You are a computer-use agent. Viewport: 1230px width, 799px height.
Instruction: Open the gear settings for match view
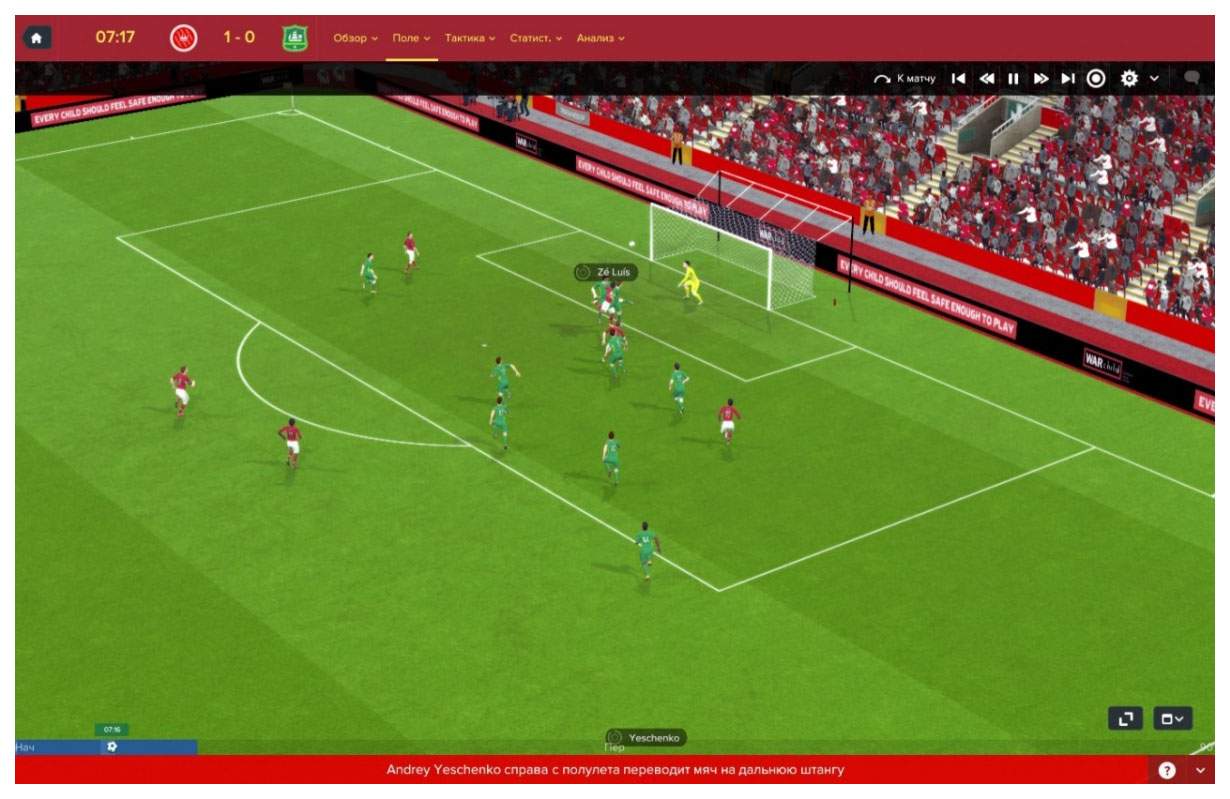point(1129,78)
